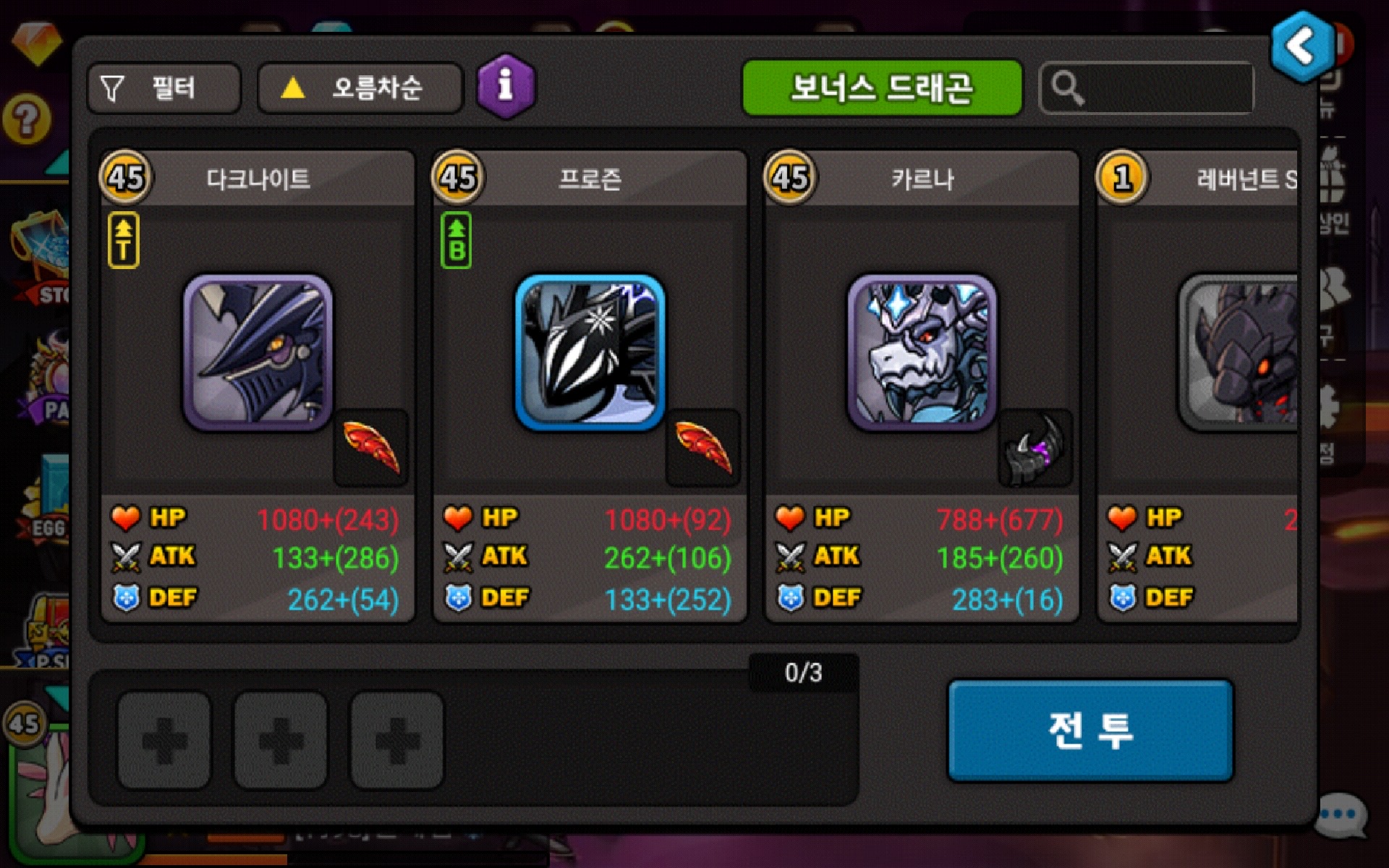The image size is (1389, 868).
Task: Inspect 다크나이트's red feather item
Action: pyautogui.click(x=370, y=448)
